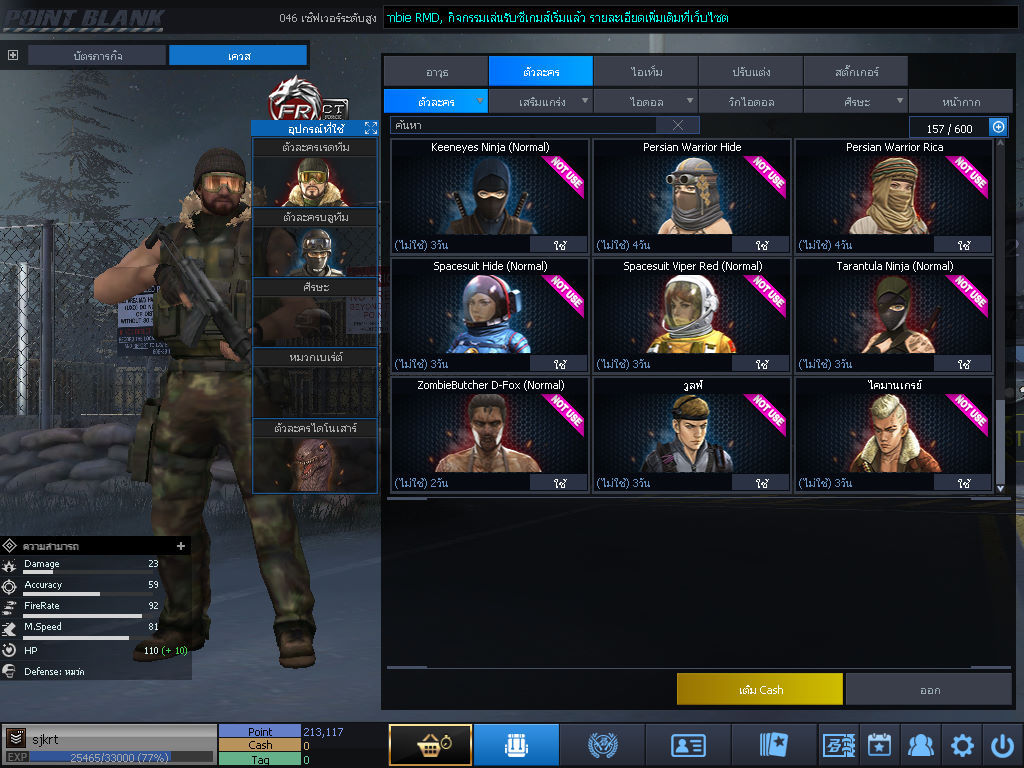Screen dimensions: 1024x768
Task: Click the power quit icon
Action: tap(1003, 745)
